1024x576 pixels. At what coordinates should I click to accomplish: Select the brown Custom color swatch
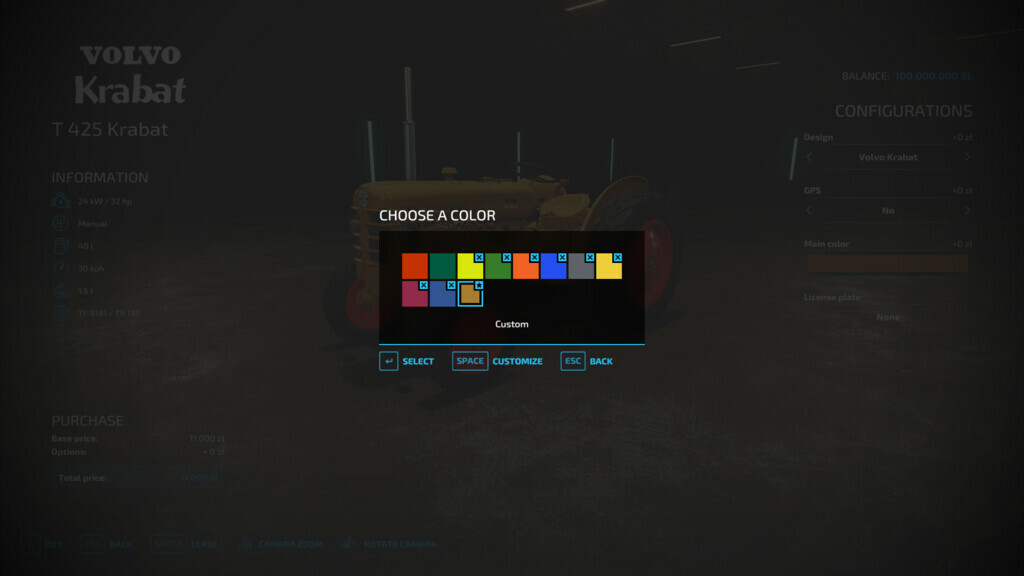point(470,294)
